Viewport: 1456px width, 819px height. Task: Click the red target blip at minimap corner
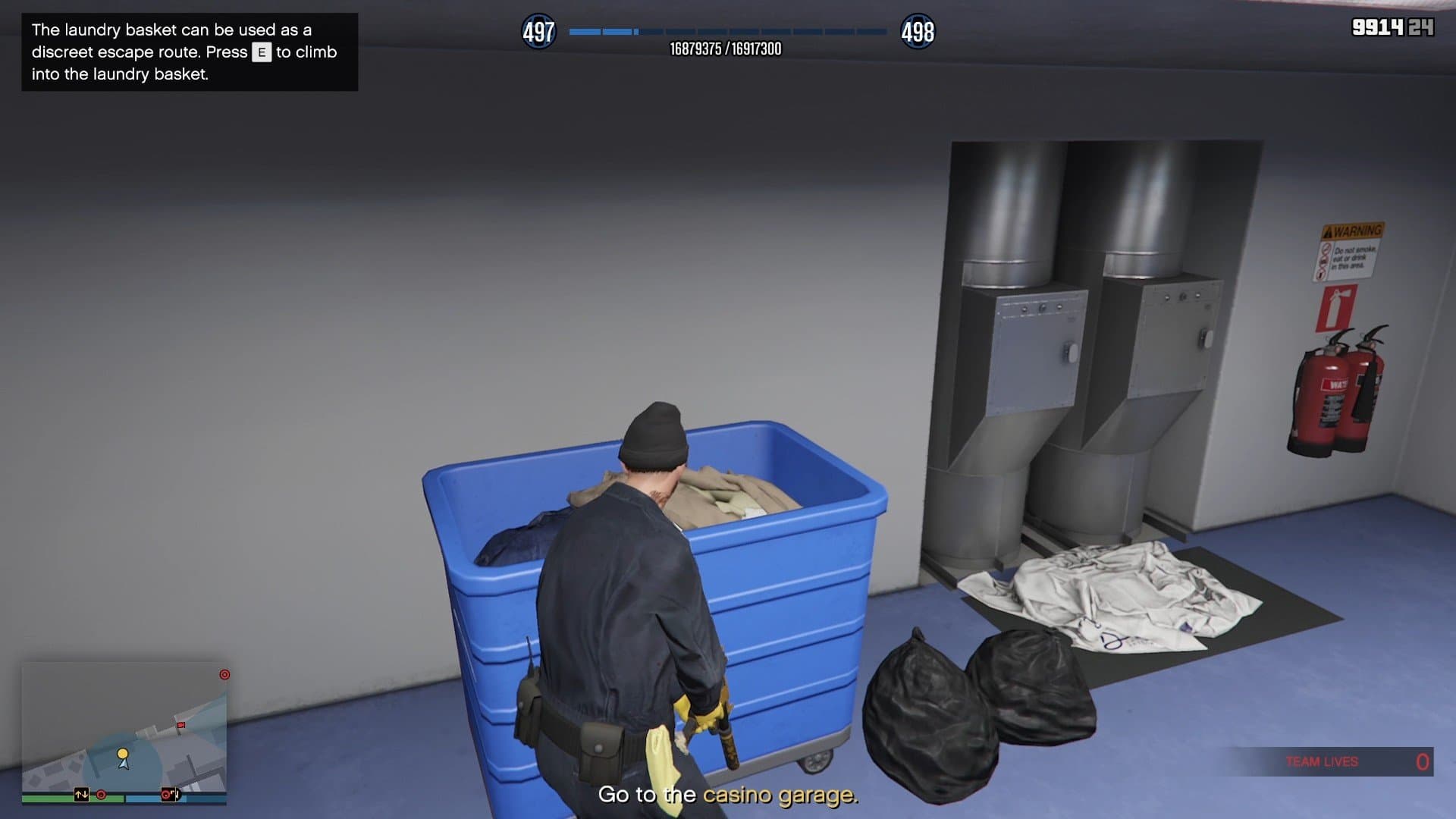coord(224,674)
